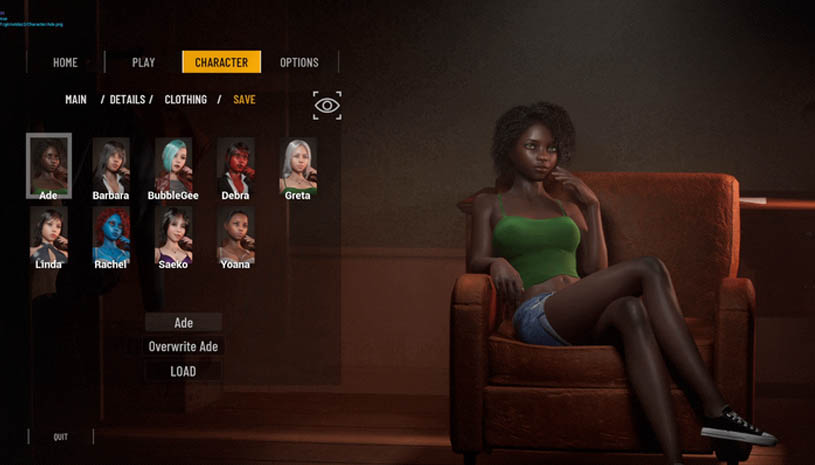Choose the Ade character preset

pyautogui.click(x=48, y=165)
